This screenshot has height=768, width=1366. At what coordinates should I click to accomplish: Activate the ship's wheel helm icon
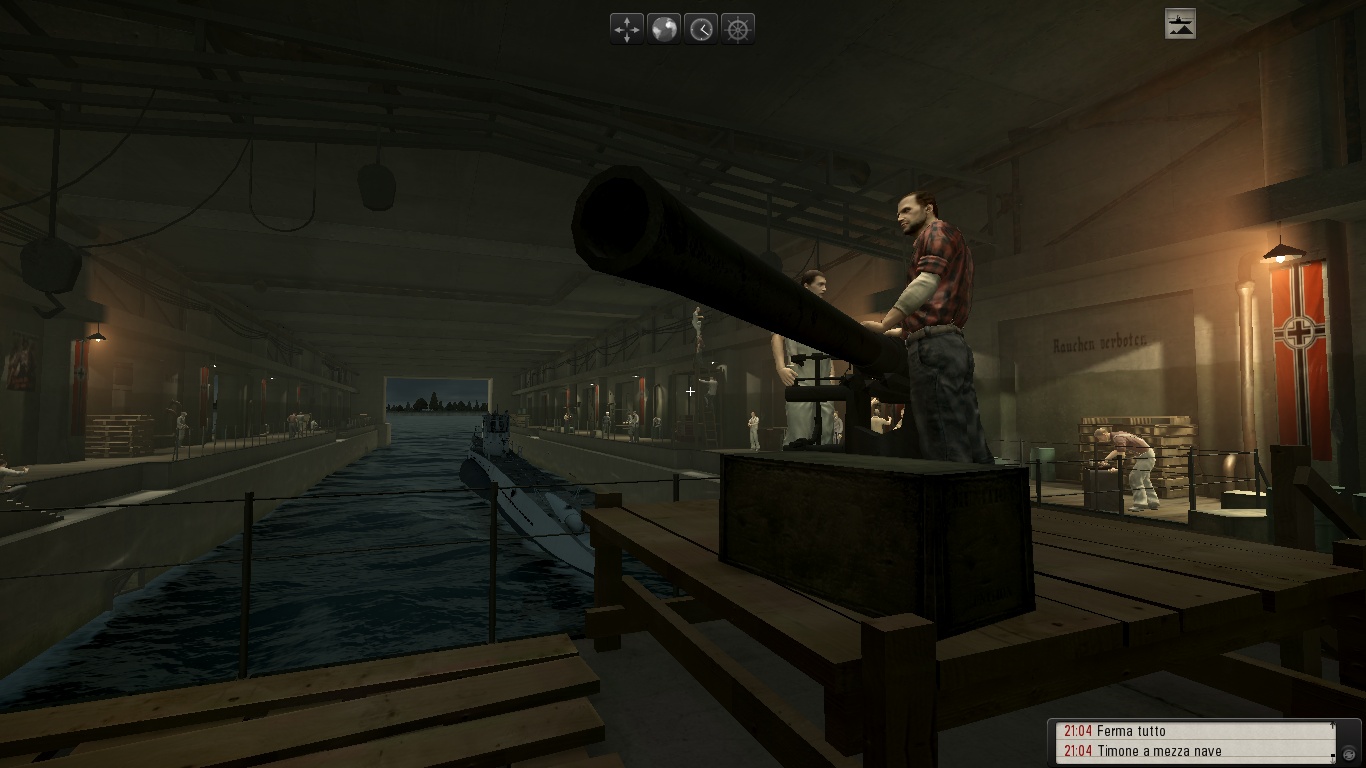click(738, 29)
